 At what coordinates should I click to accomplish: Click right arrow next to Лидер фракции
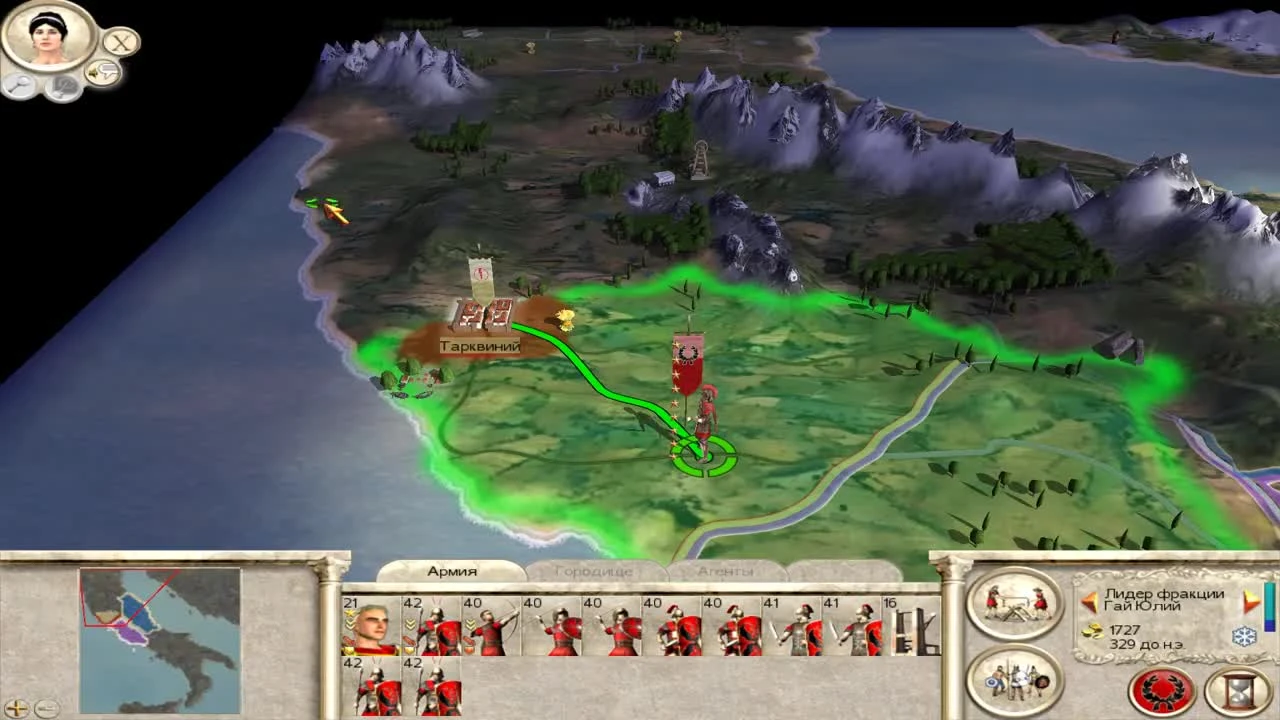(x=1249, y=601)
